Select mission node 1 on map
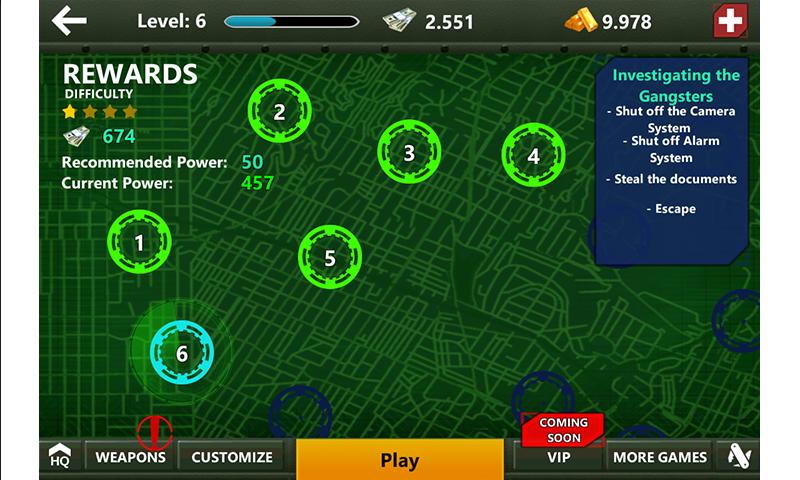800x480 pixels. [x=139, y=242]
